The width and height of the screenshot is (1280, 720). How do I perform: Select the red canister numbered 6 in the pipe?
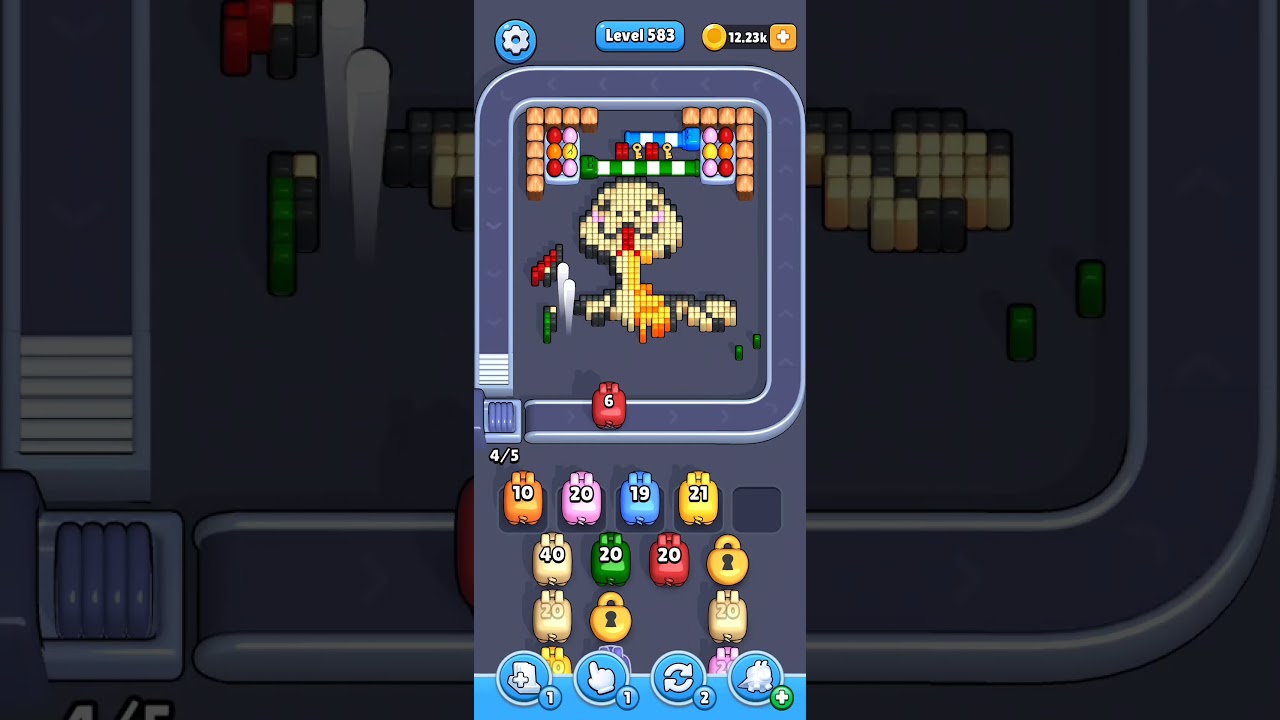click(610, 405)
